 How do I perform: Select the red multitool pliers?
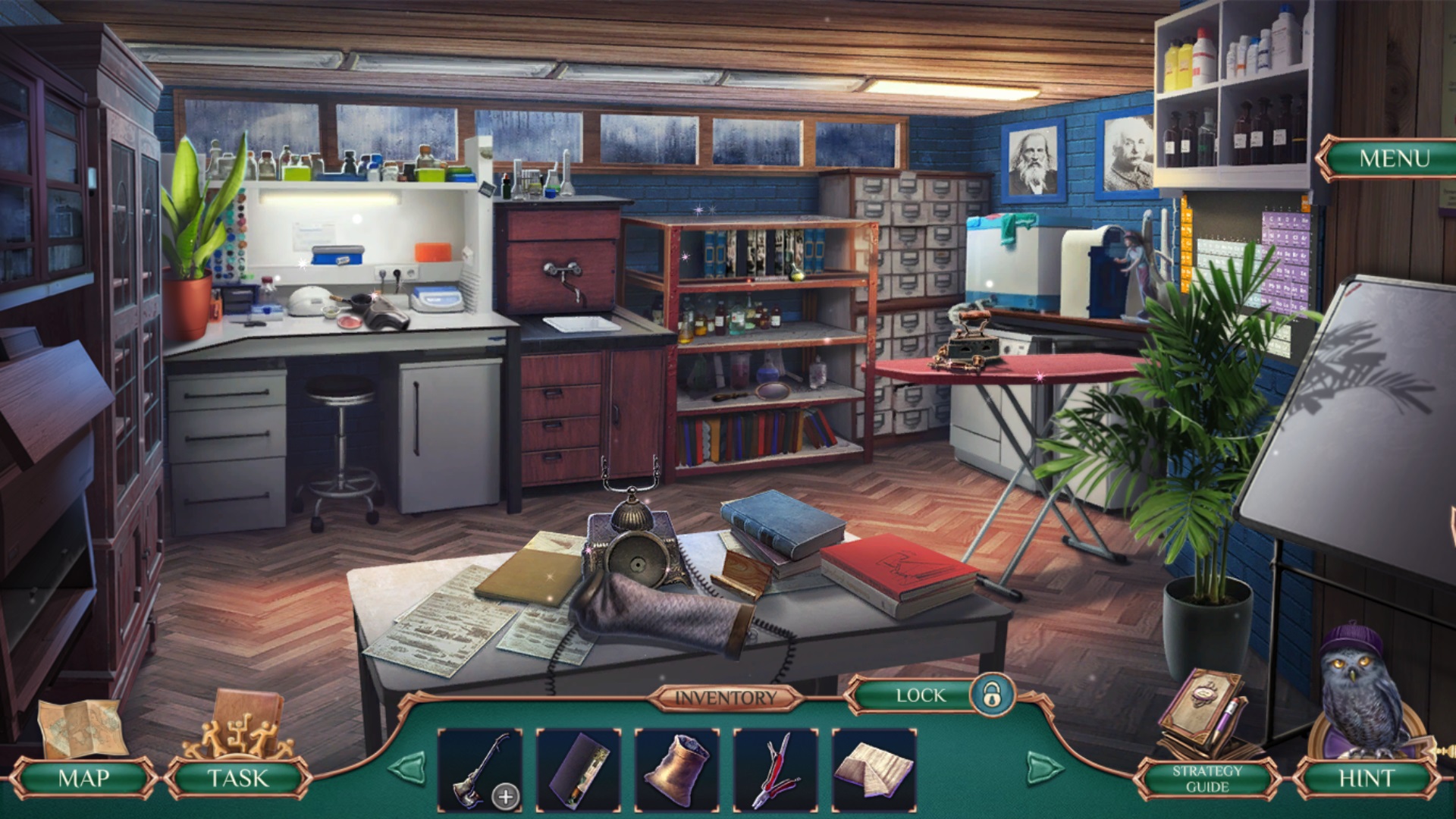click(775, 770)
